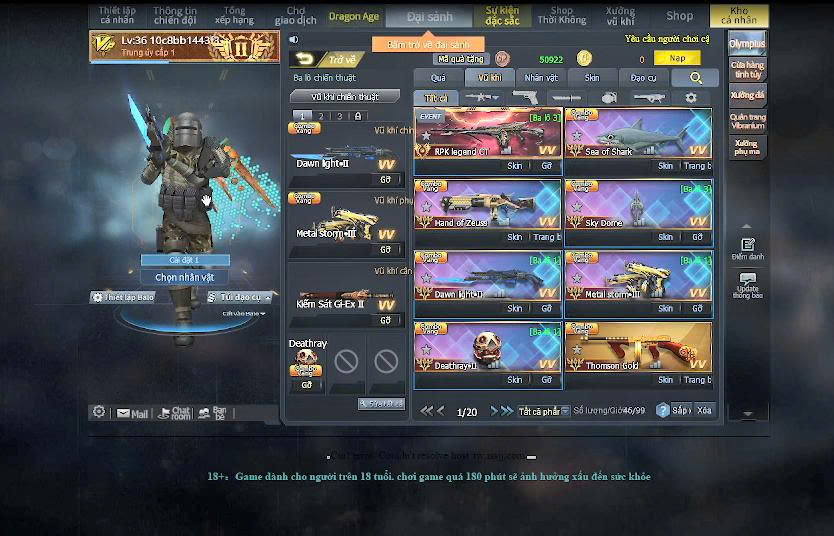The height and width of the screenshot is (536, 834).
Task: Open the Mail inbox
Action: (x=132, y=412)
